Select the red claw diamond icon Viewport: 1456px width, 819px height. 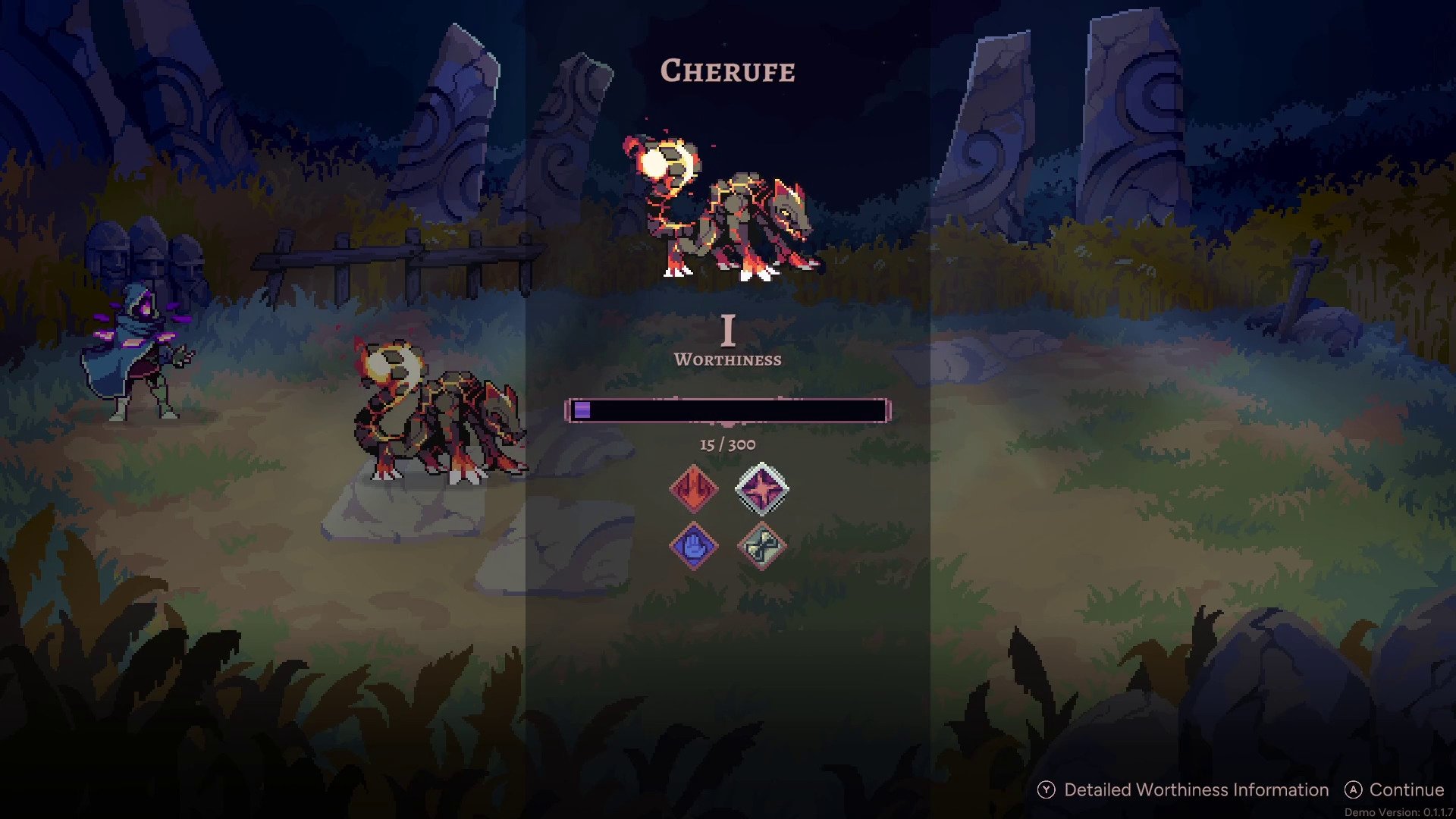point(693,489)
